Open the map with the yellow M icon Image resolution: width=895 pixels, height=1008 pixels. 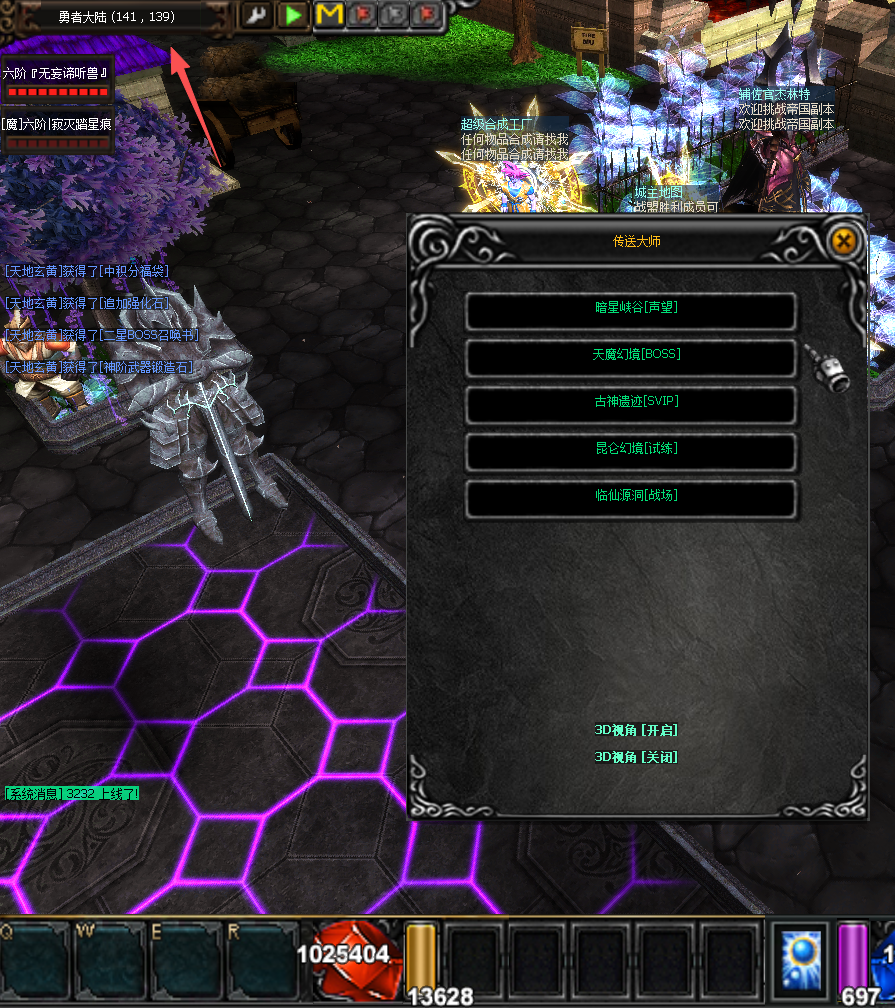tap(328, 15)
